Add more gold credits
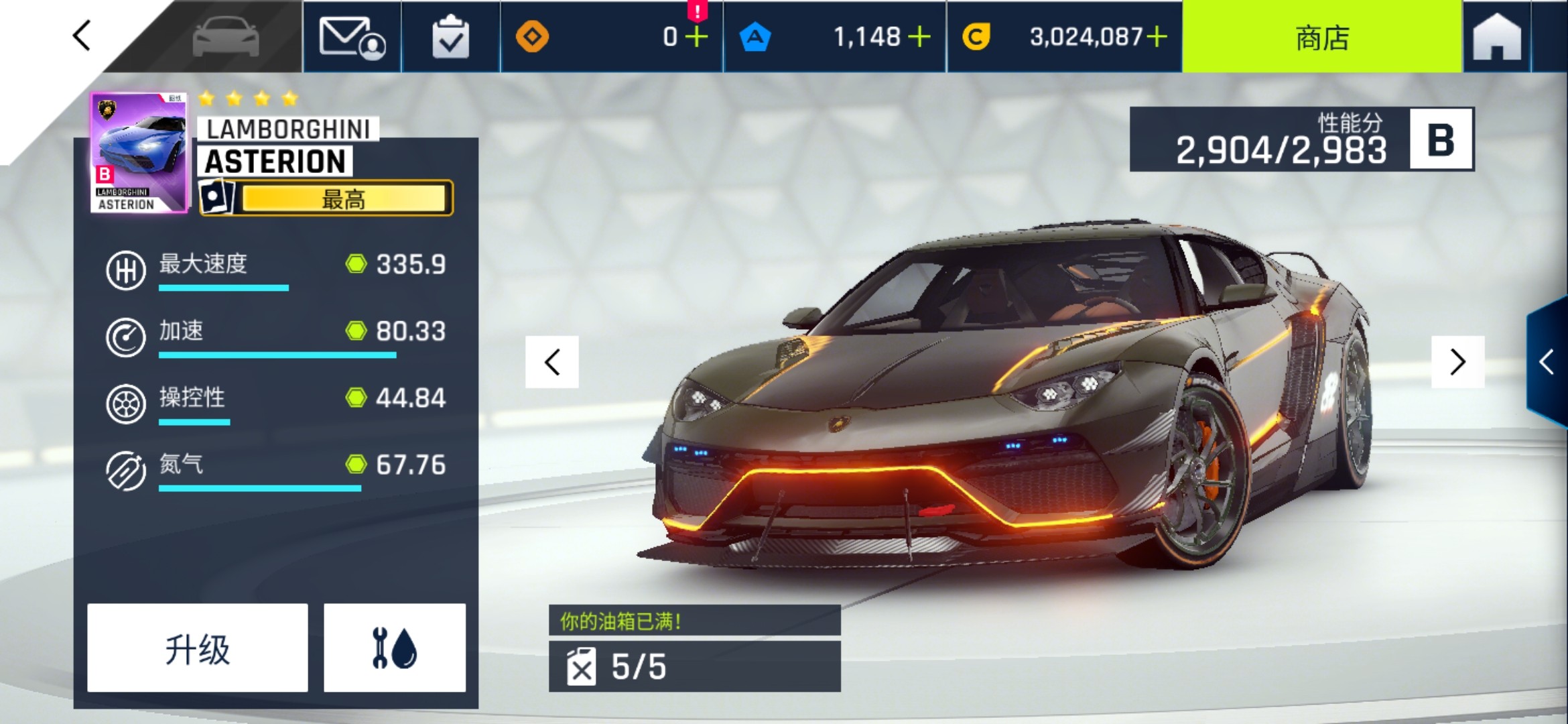1568x724 pixels. click(x=1157, y=37)
